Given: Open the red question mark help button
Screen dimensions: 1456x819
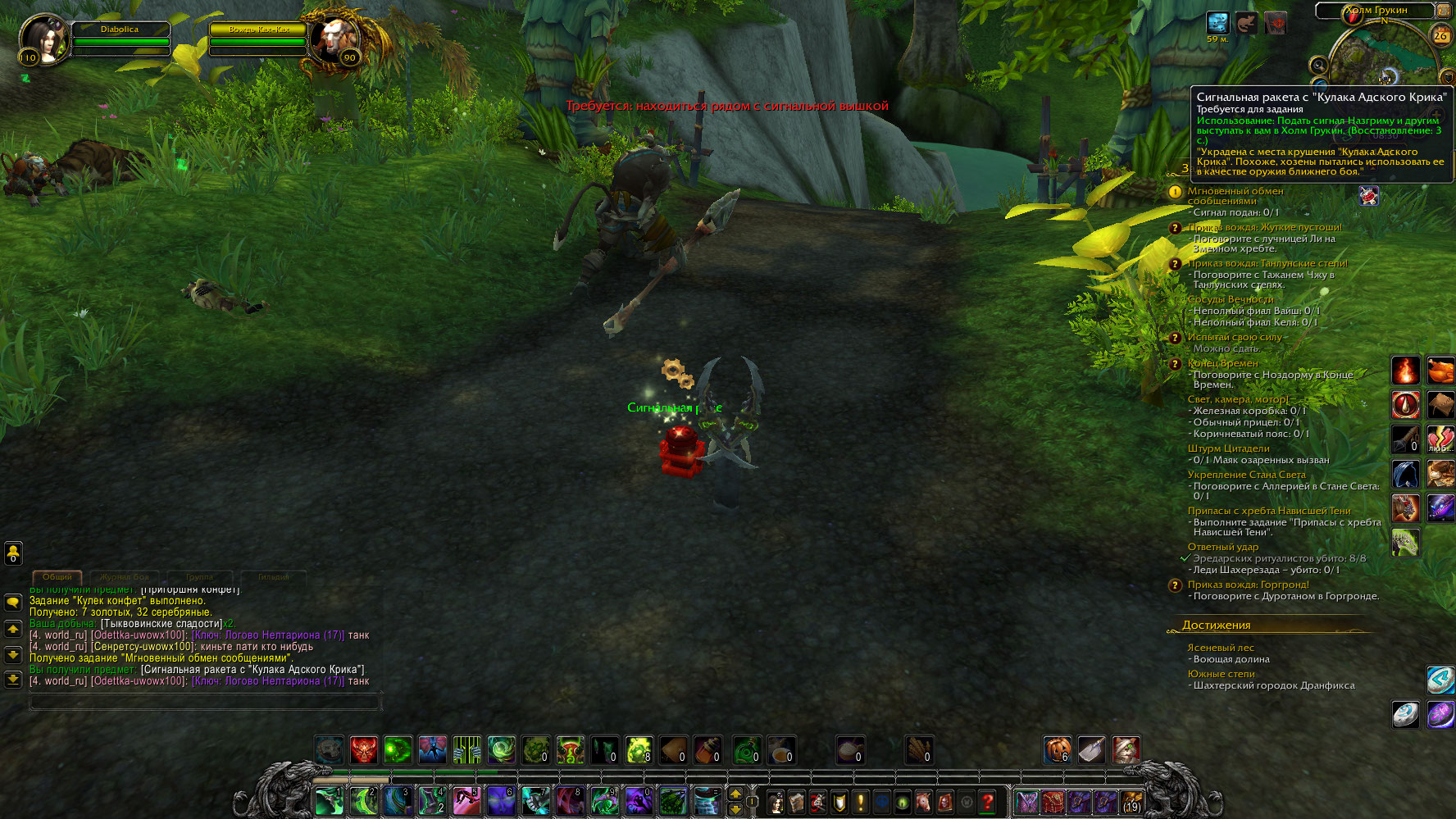Looking at the screenshot, I should pyautogui.click(x=988, y=802).
